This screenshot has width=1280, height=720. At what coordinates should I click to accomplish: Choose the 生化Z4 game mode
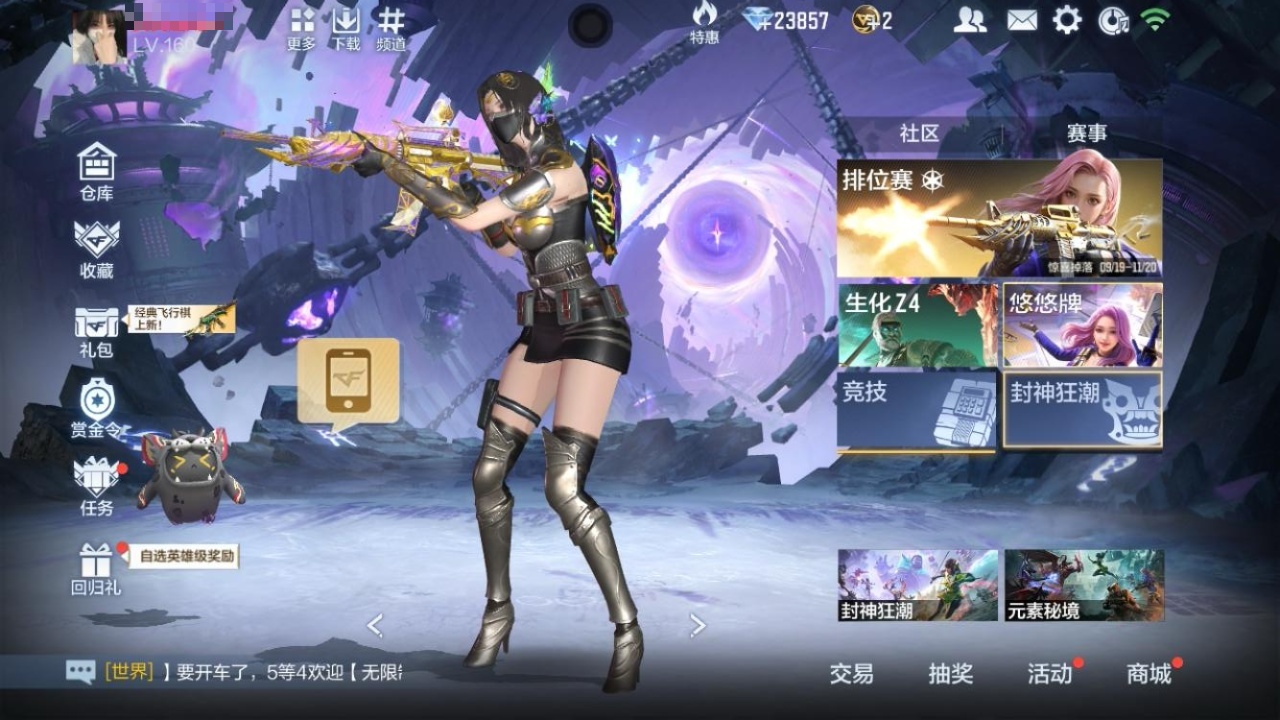click(x=917, y=326)
